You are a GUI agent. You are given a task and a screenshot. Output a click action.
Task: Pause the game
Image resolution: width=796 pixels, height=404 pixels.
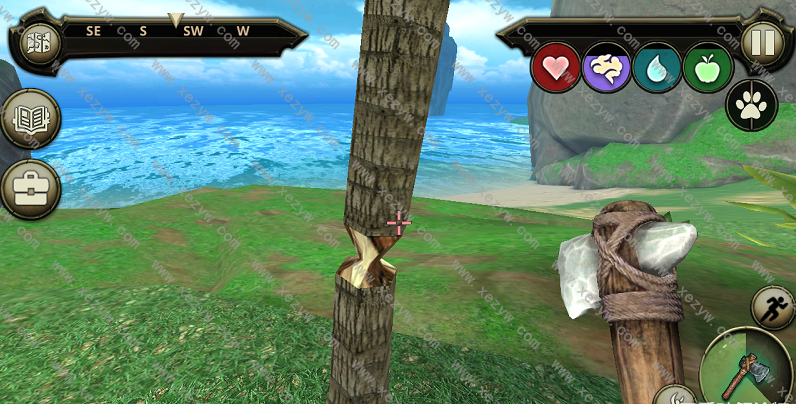pyautogui.click(x=759, y=42)
